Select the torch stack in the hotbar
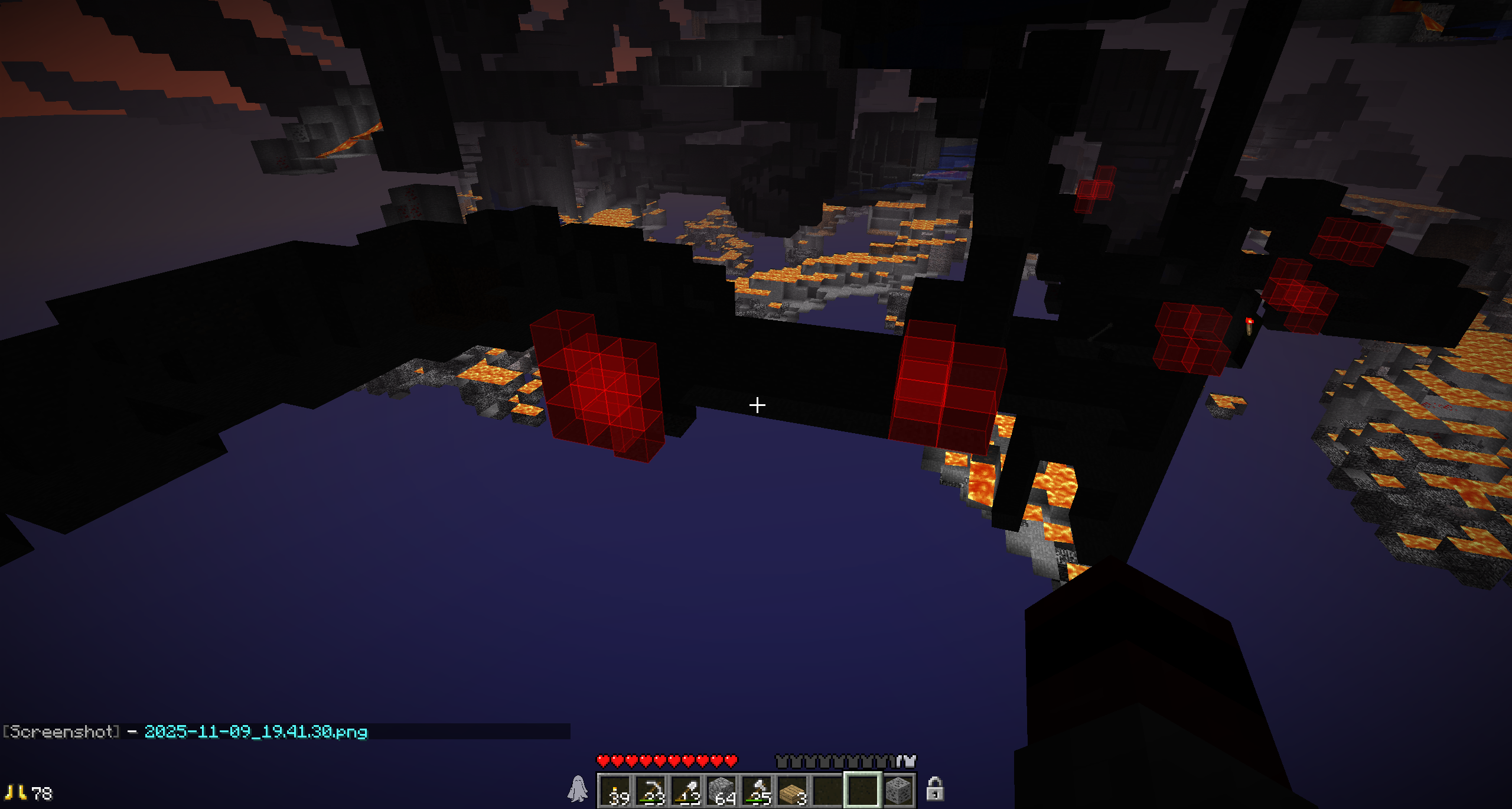 (615, 790)
